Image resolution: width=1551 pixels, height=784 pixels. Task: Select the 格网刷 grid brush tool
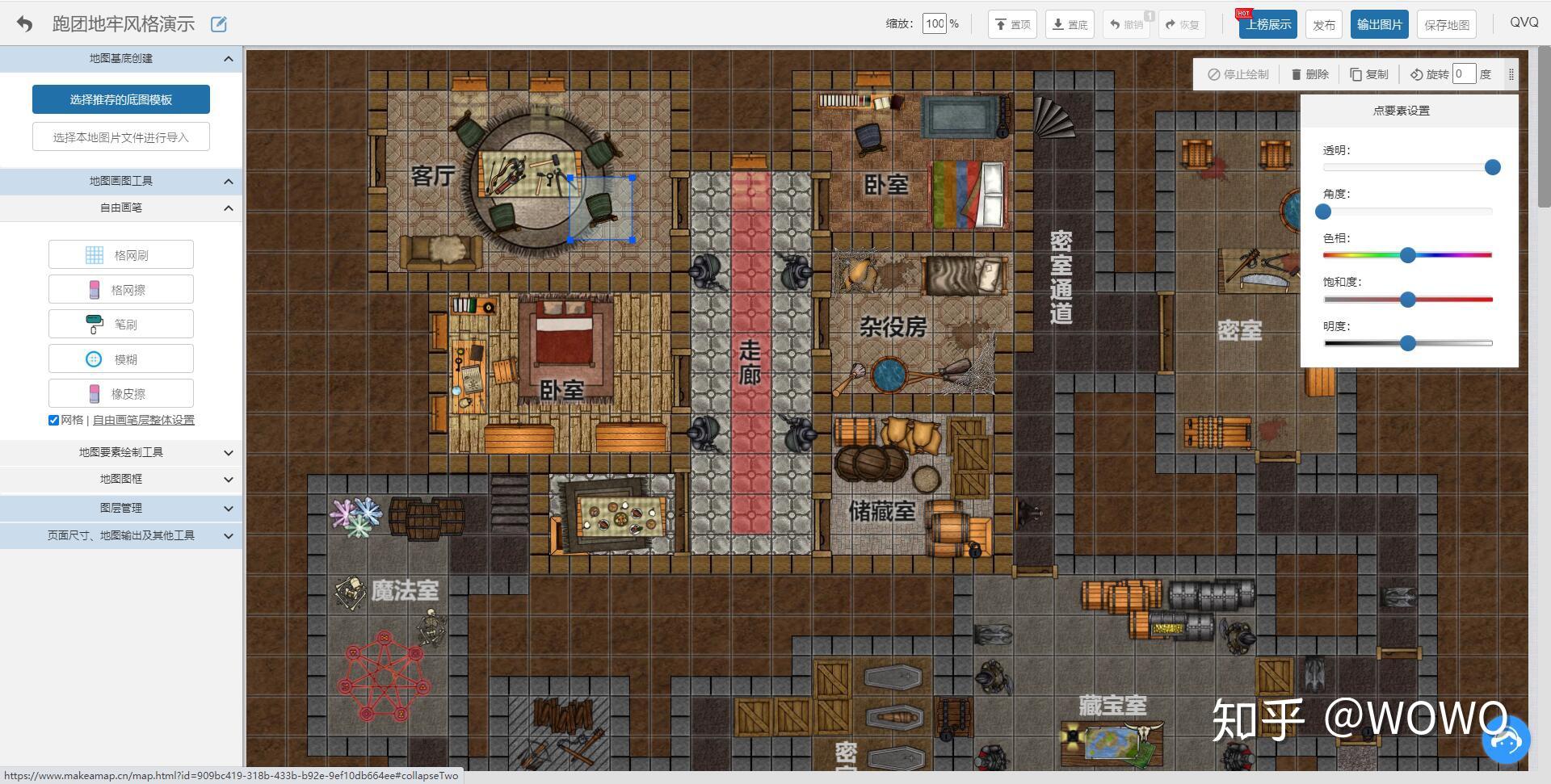pos(121,255)
